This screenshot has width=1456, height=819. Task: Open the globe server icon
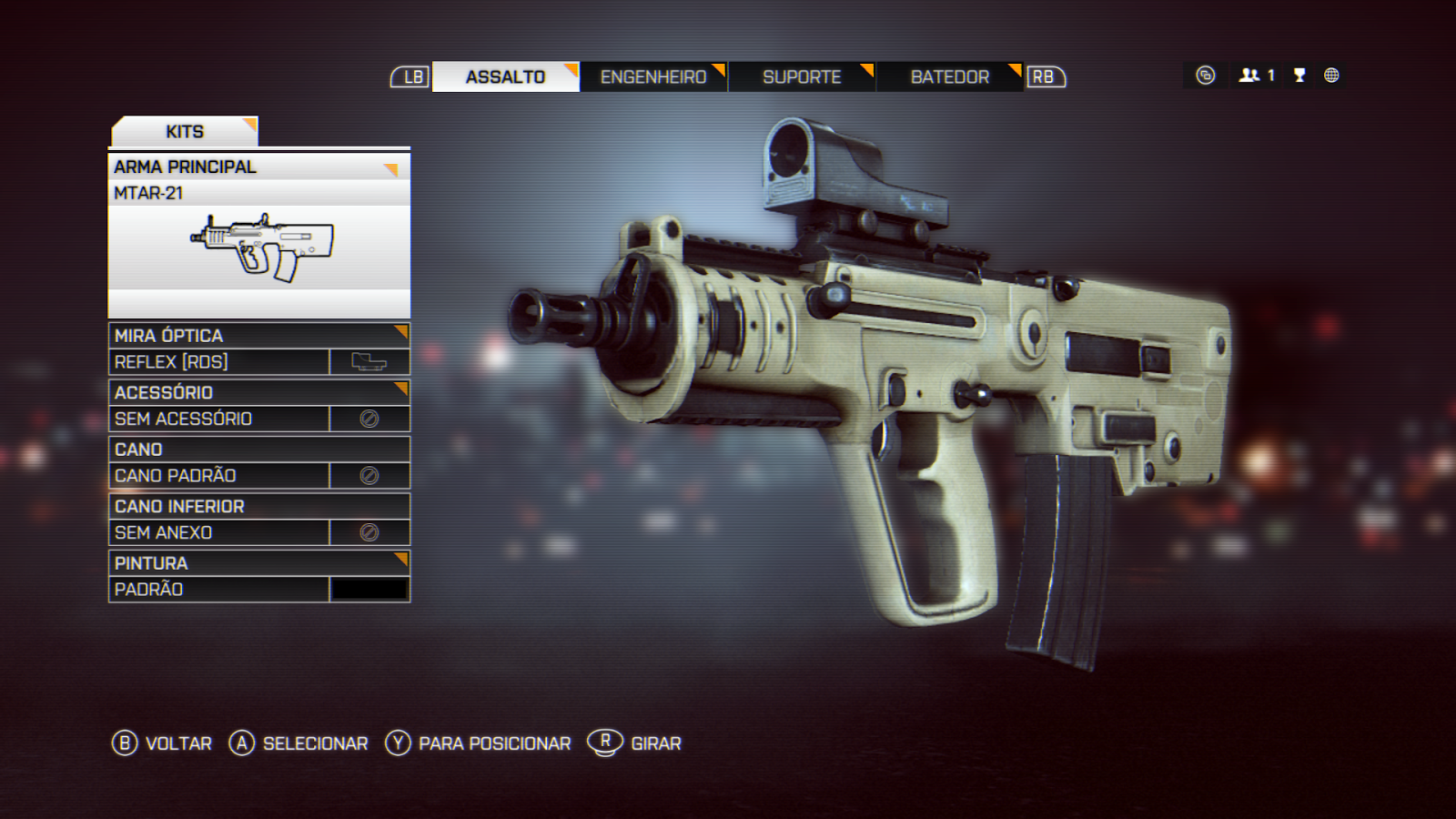pyautogui.click(x=1330, y=76)
